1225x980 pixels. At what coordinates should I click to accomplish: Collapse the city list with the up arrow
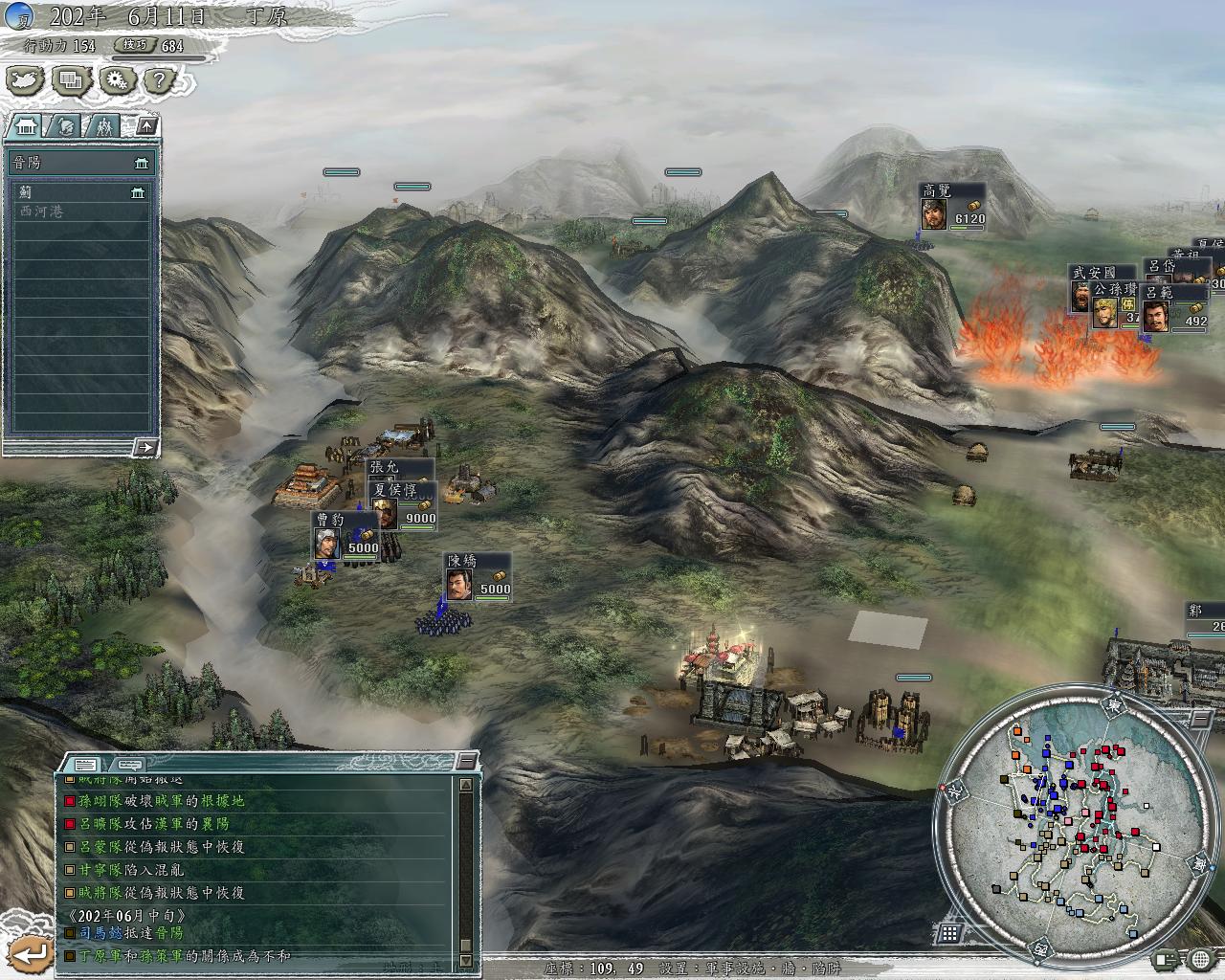coord(147,125)
